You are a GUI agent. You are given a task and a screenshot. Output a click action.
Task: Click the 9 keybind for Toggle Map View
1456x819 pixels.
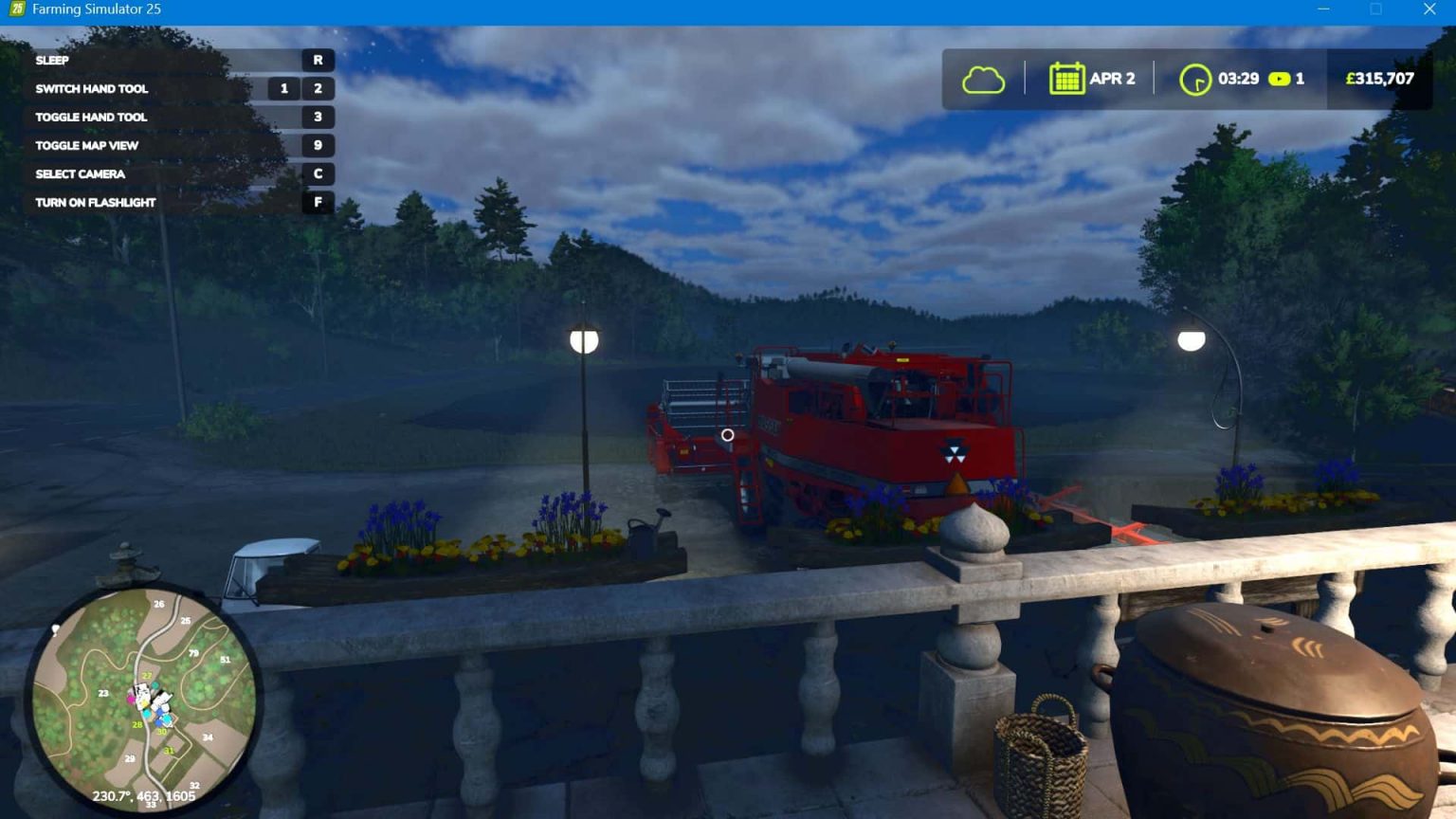coord(318,145)
